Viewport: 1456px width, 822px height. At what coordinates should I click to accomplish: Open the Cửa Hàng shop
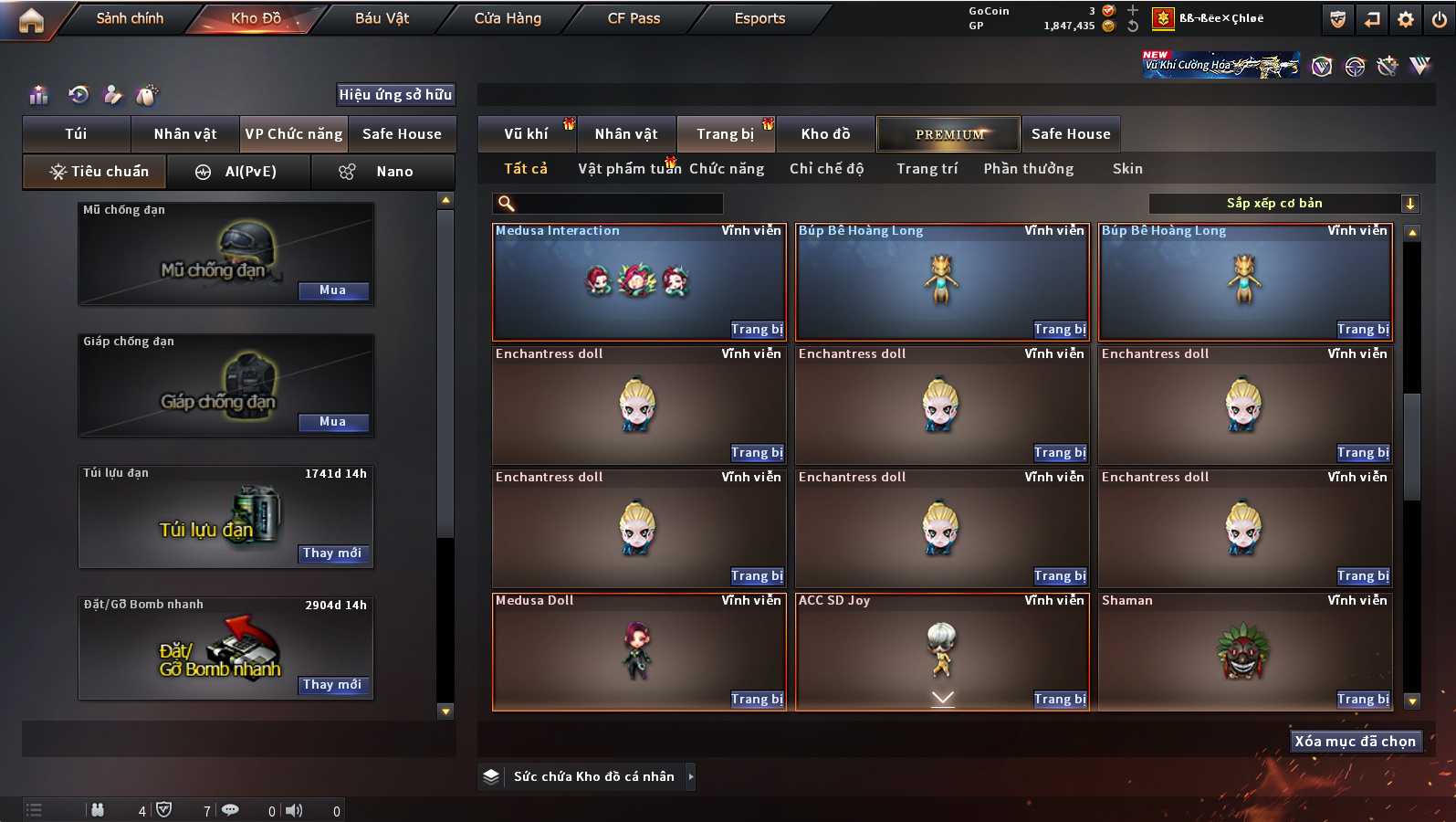pos(508,18)
